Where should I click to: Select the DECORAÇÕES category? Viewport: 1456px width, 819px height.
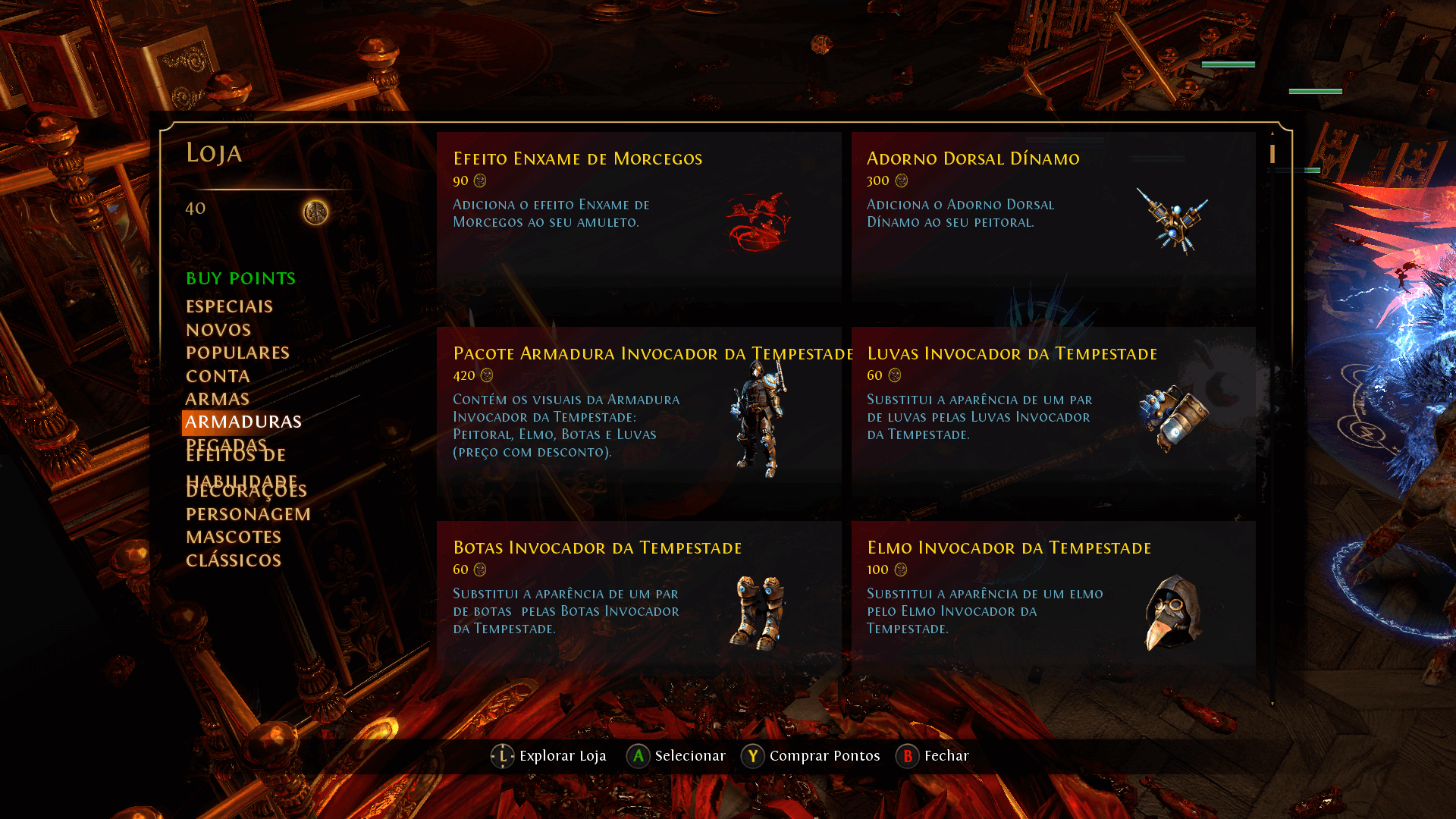246,490
